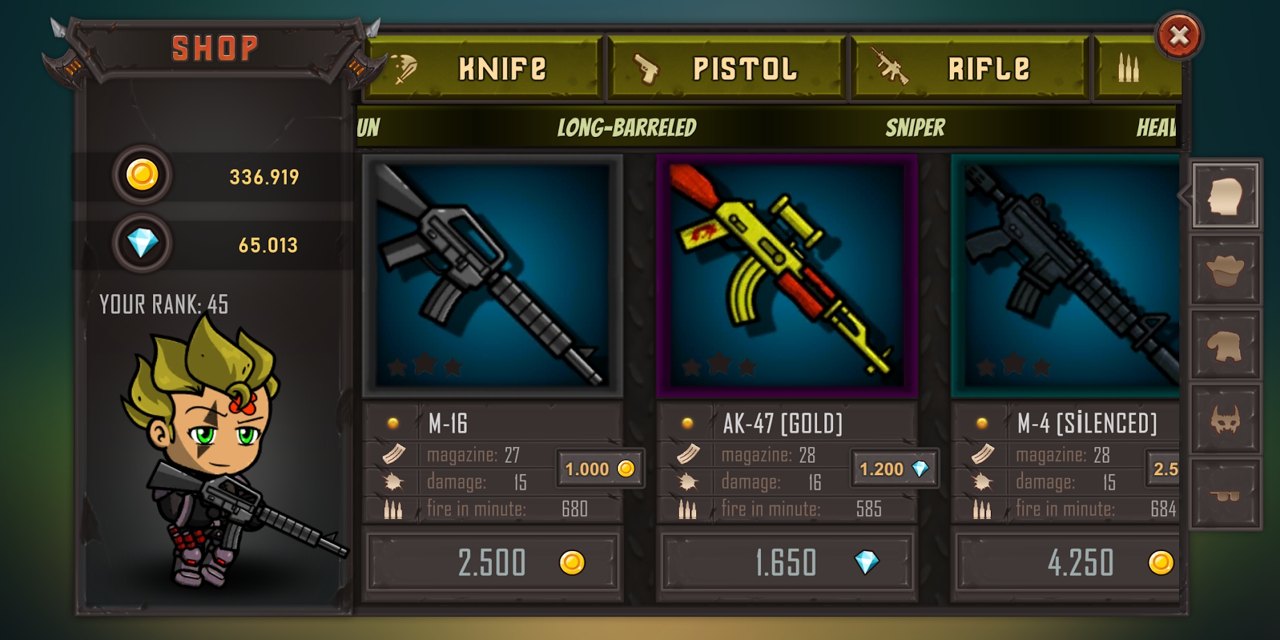Buy AK-47 Gold for 1.650 diamonds
The width and height of the screenshot is (1280, 640).
pyautogui.click(x=786, y=562)
